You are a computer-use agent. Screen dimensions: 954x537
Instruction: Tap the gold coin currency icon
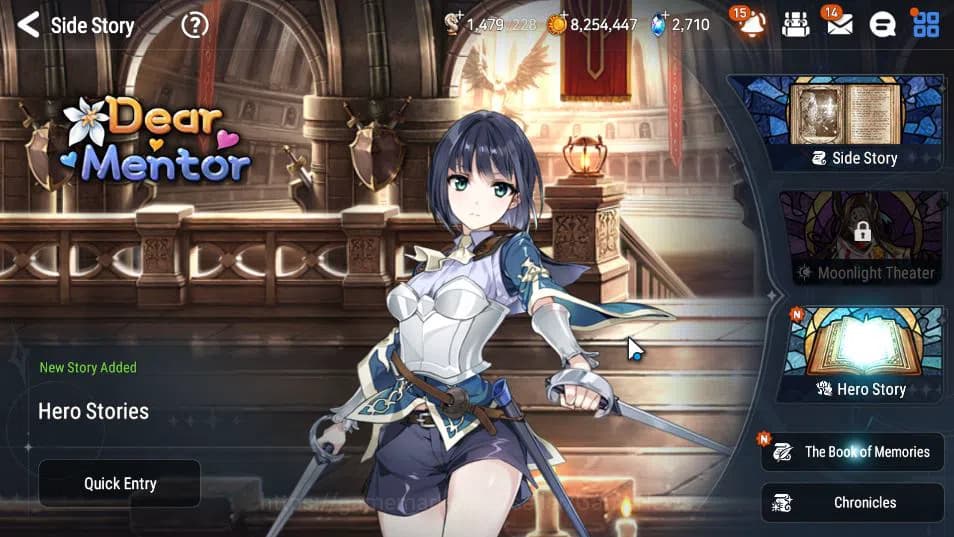pyautogui.click(x=557, y=24)
